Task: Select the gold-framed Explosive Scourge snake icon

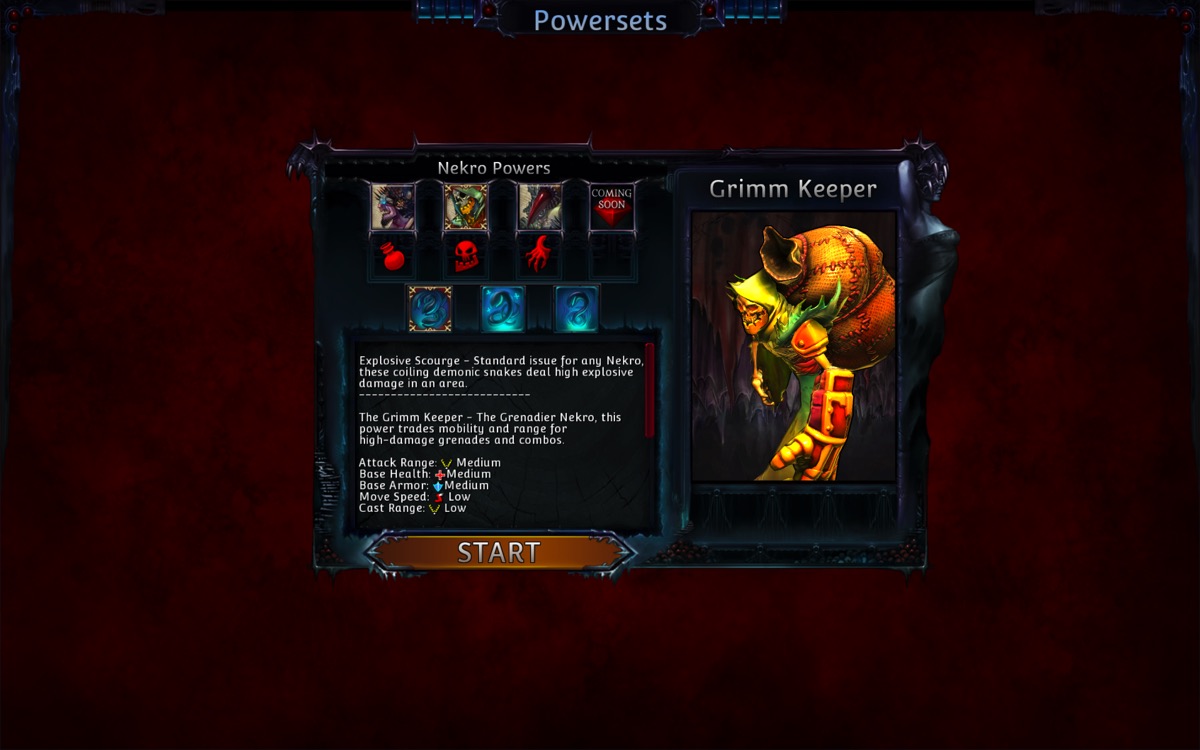Action: click(430, 309)
